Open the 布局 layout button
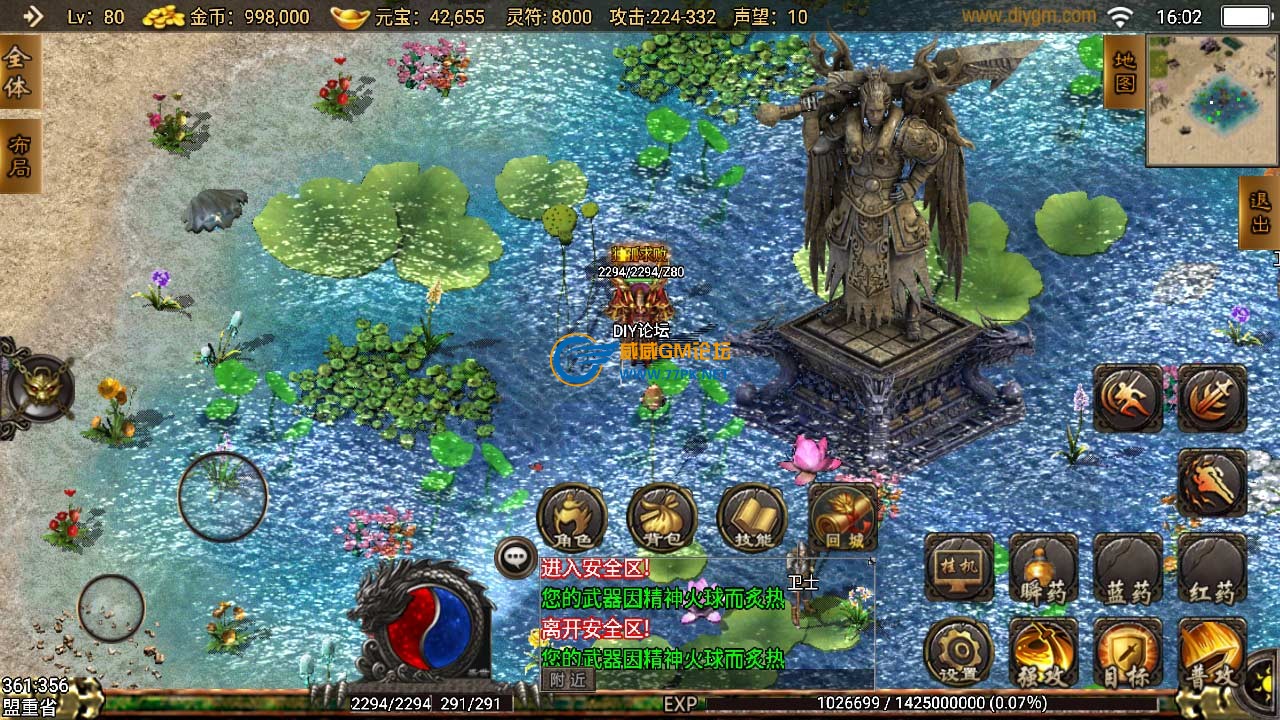 (x=19, y=156)
